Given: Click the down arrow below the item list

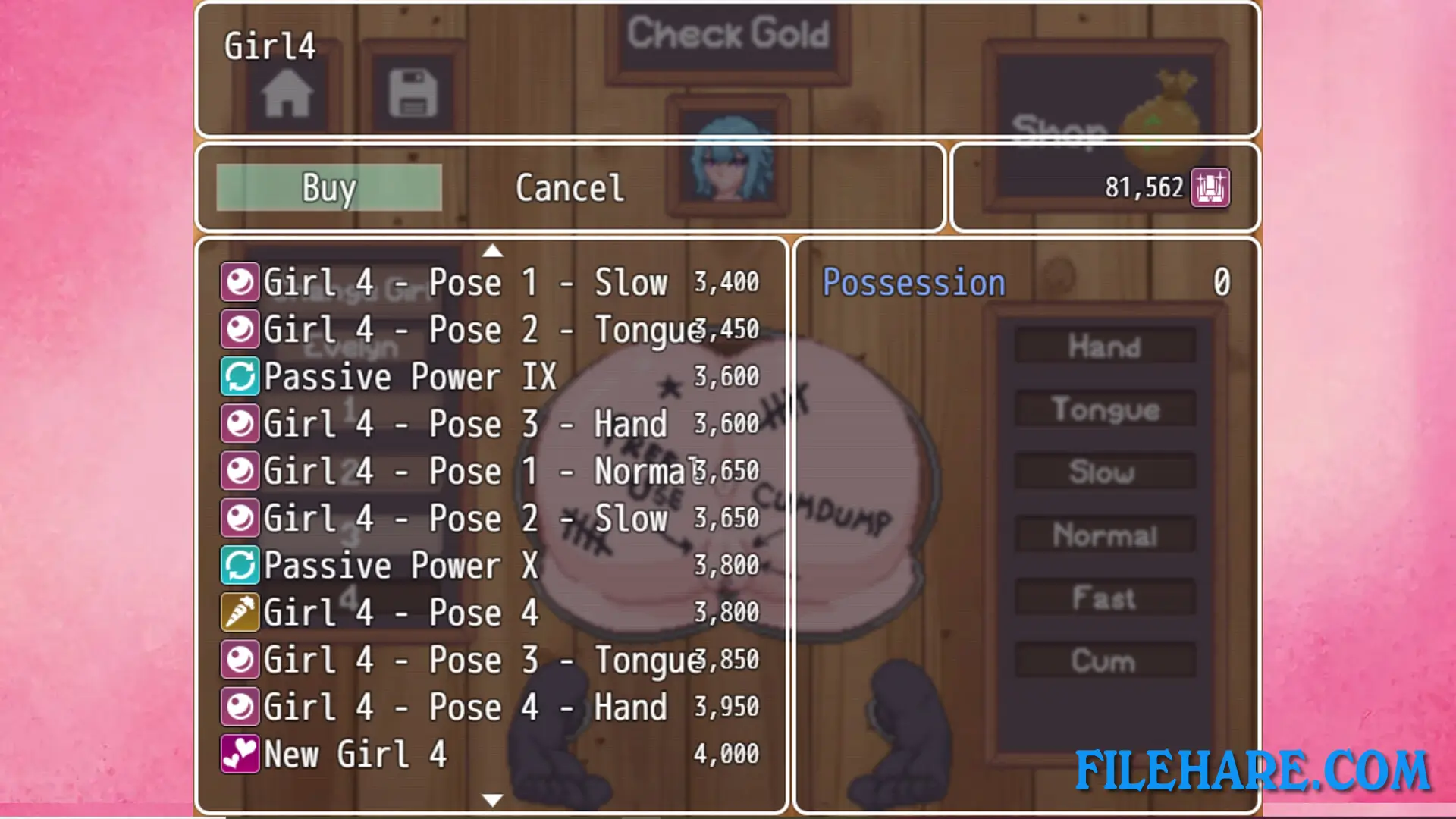Looking at the screenshot, I should (x=491, y=799).
